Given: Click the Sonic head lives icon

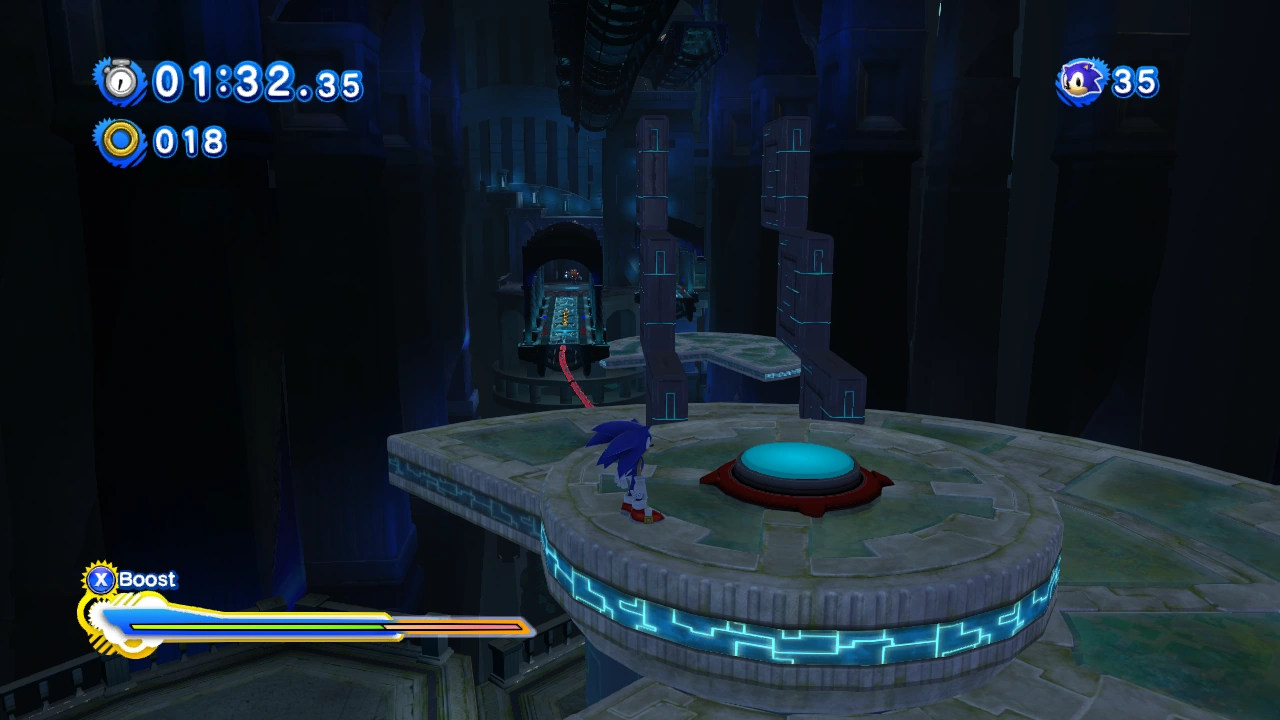Looking at the screenshot, I should pyautogui.click(x=1082, y=81).
